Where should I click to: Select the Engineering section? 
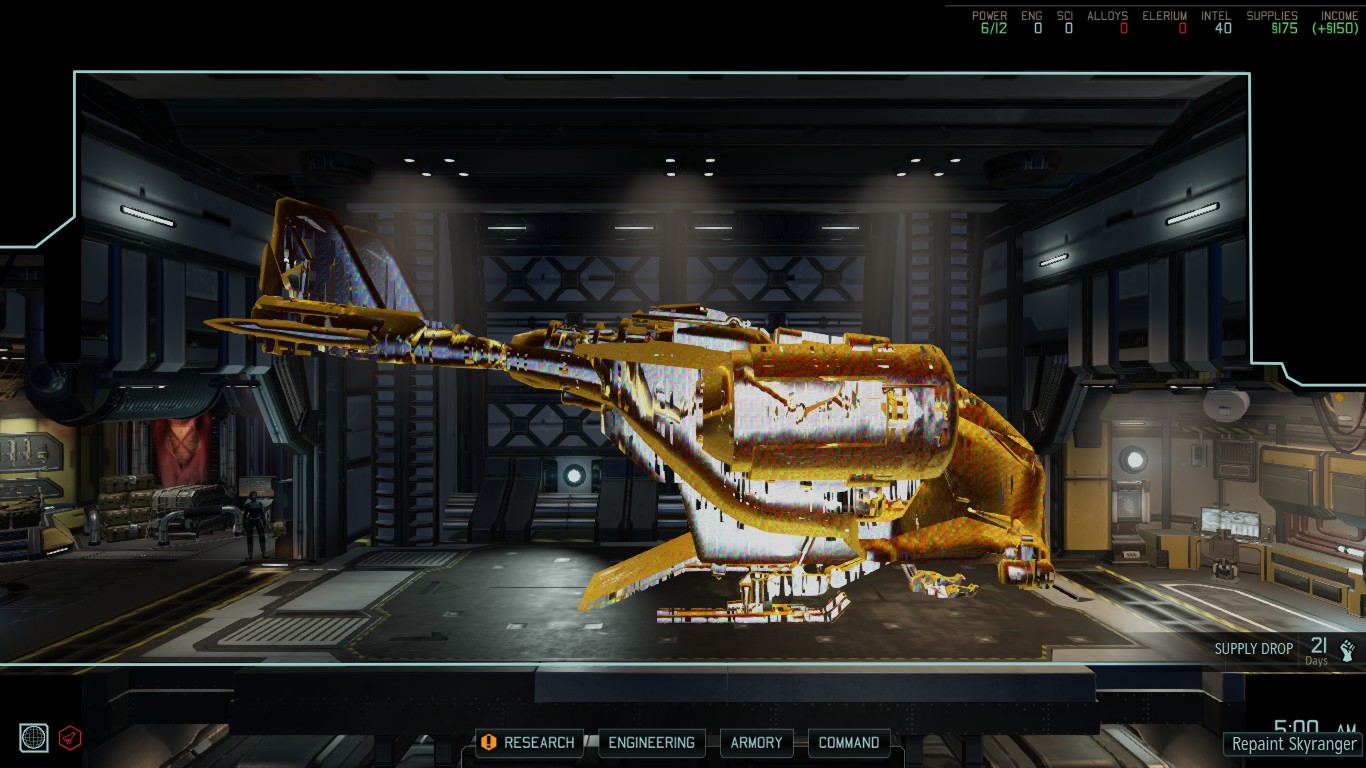651,743
